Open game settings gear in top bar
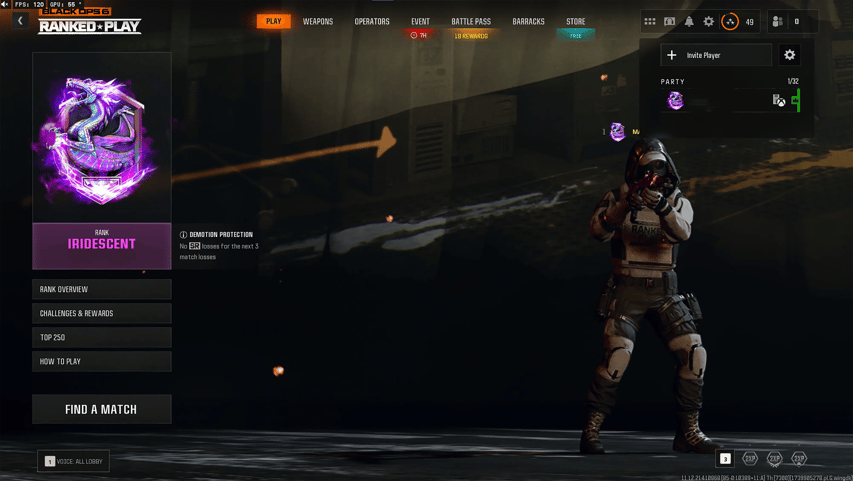853x481 pixels. (709, 21)
